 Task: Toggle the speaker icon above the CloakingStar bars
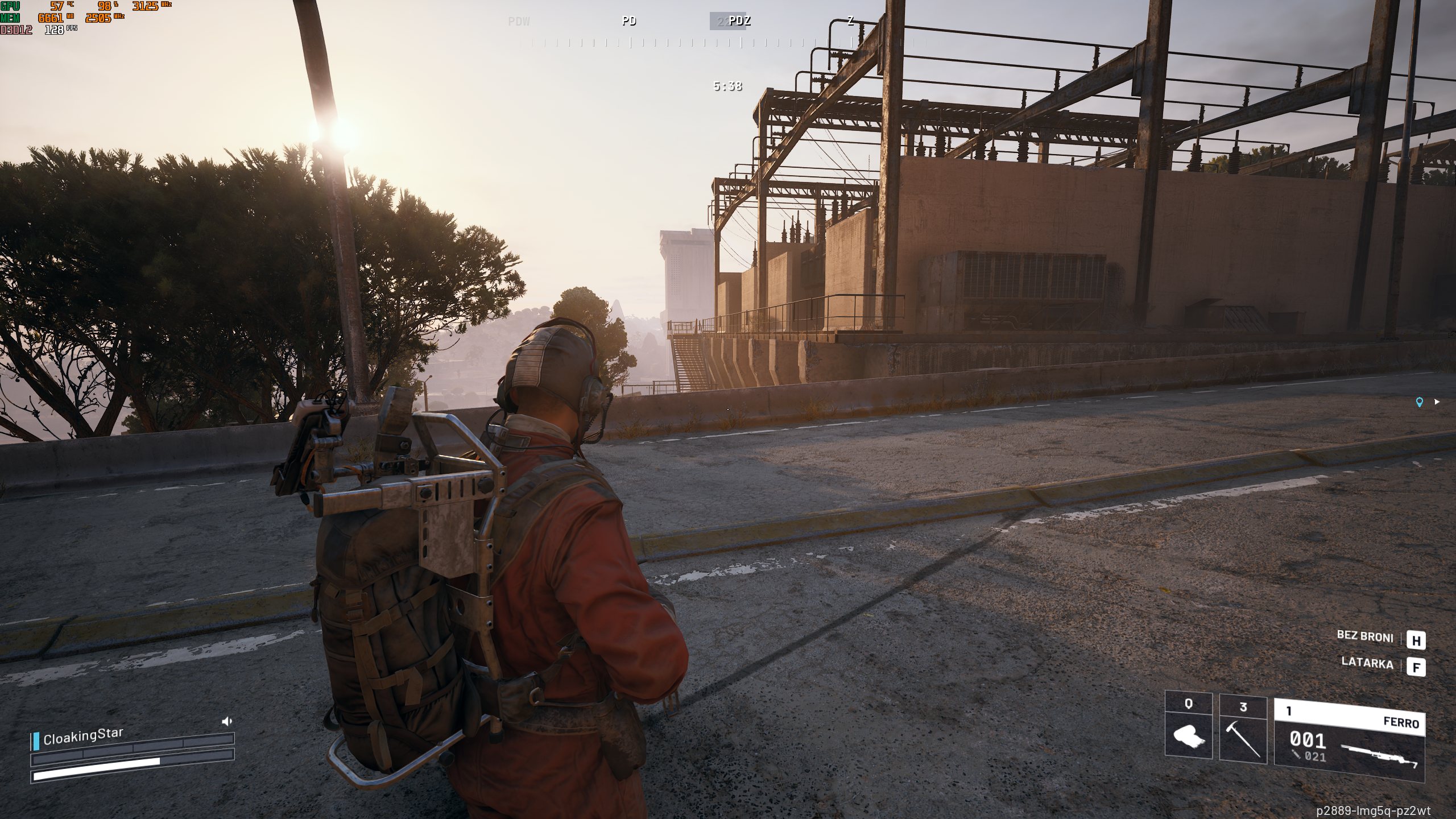click(x=227, y=722)
